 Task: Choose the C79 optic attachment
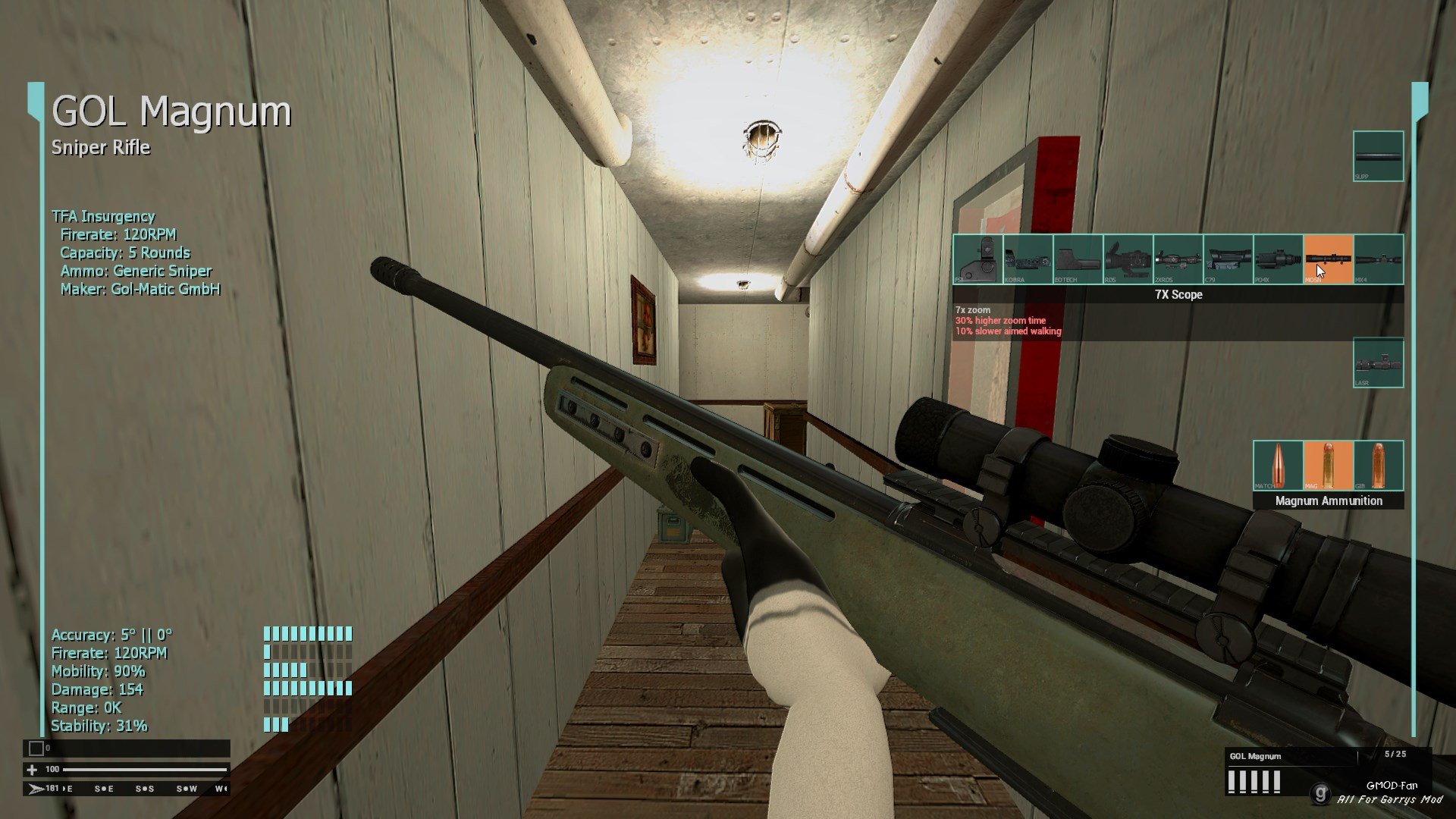(x=1228, y=259)
